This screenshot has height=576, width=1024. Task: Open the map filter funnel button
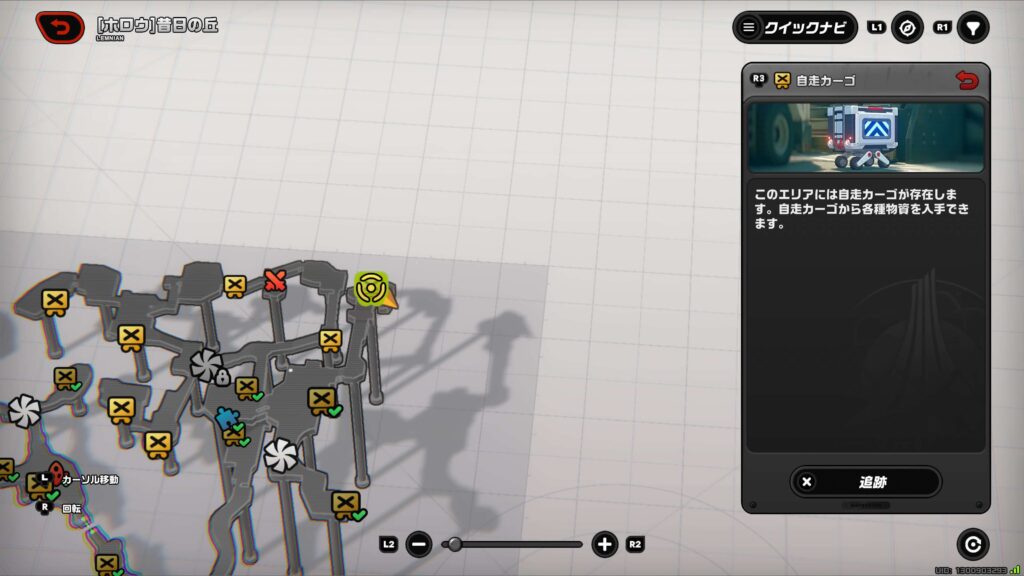[972, 27]
